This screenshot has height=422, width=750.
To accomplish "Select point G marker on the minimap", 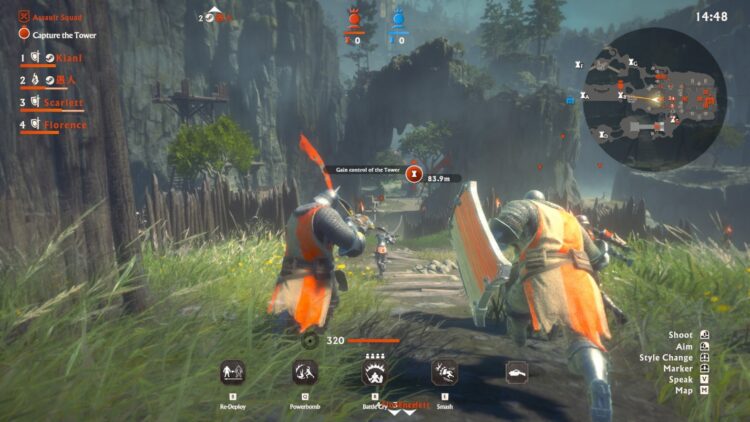I will pyautogui.click(x=632, y=63).
